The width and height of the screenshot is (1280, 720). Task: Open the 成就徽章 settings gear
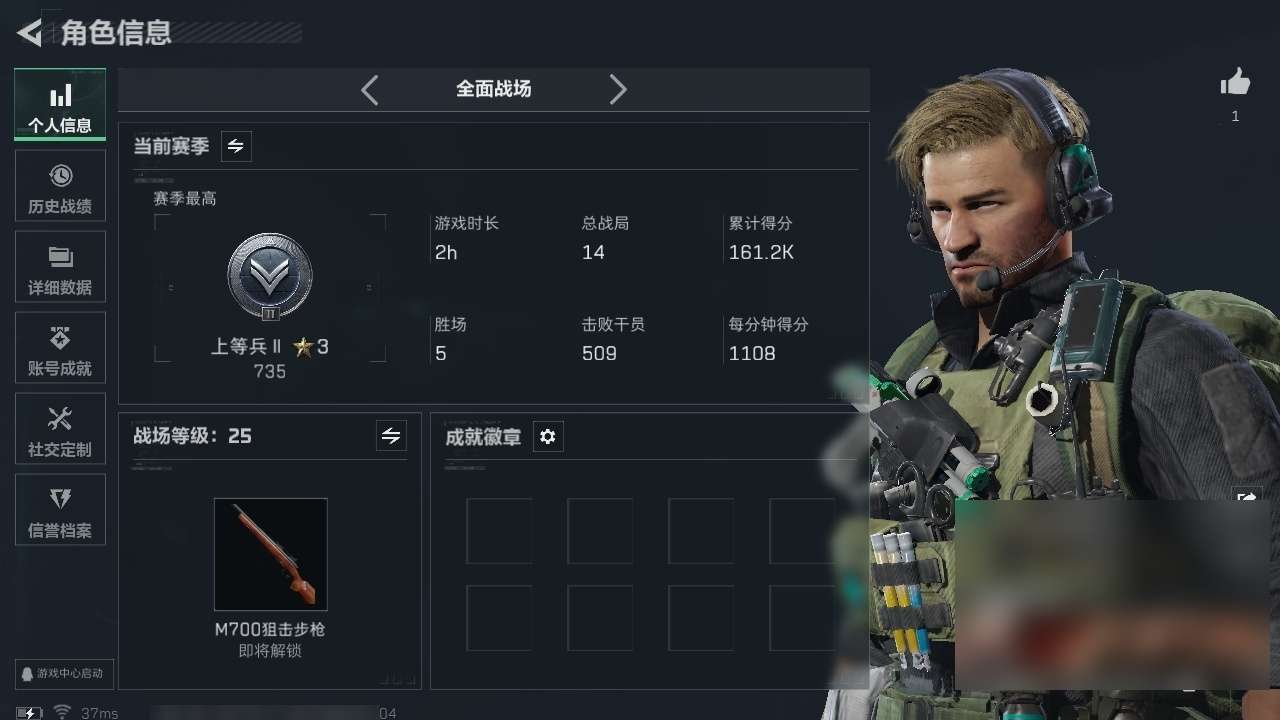[548, 436]
